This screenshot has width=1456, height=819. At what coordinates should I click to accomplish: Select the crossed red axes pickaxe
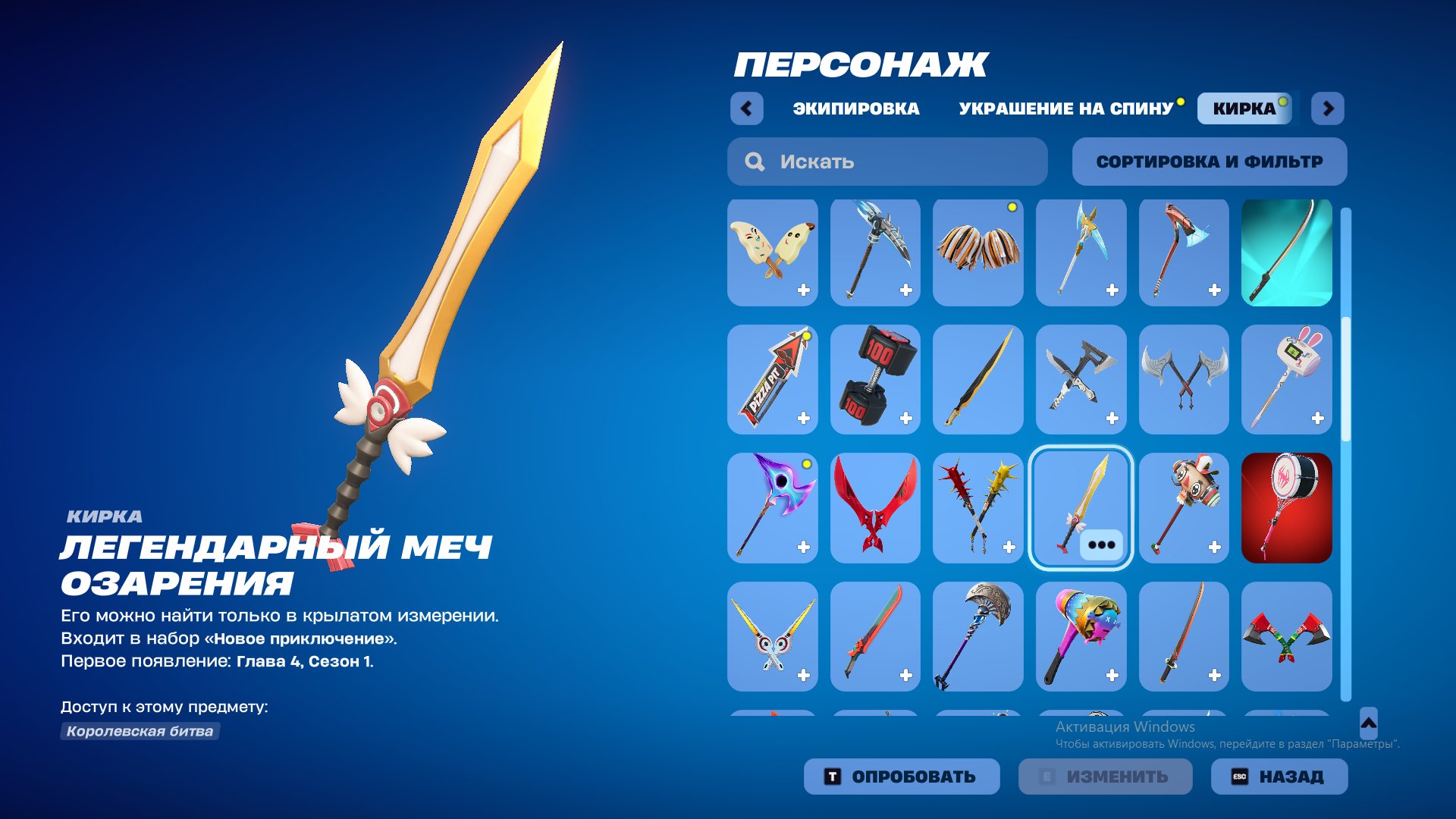[1287, 635]
